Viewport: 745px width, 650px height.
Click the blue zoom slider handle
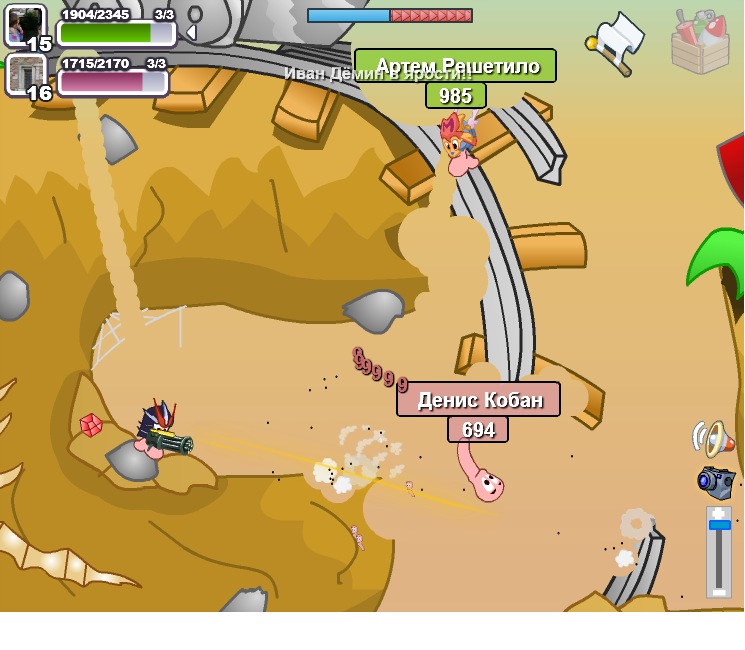(719, 525)
